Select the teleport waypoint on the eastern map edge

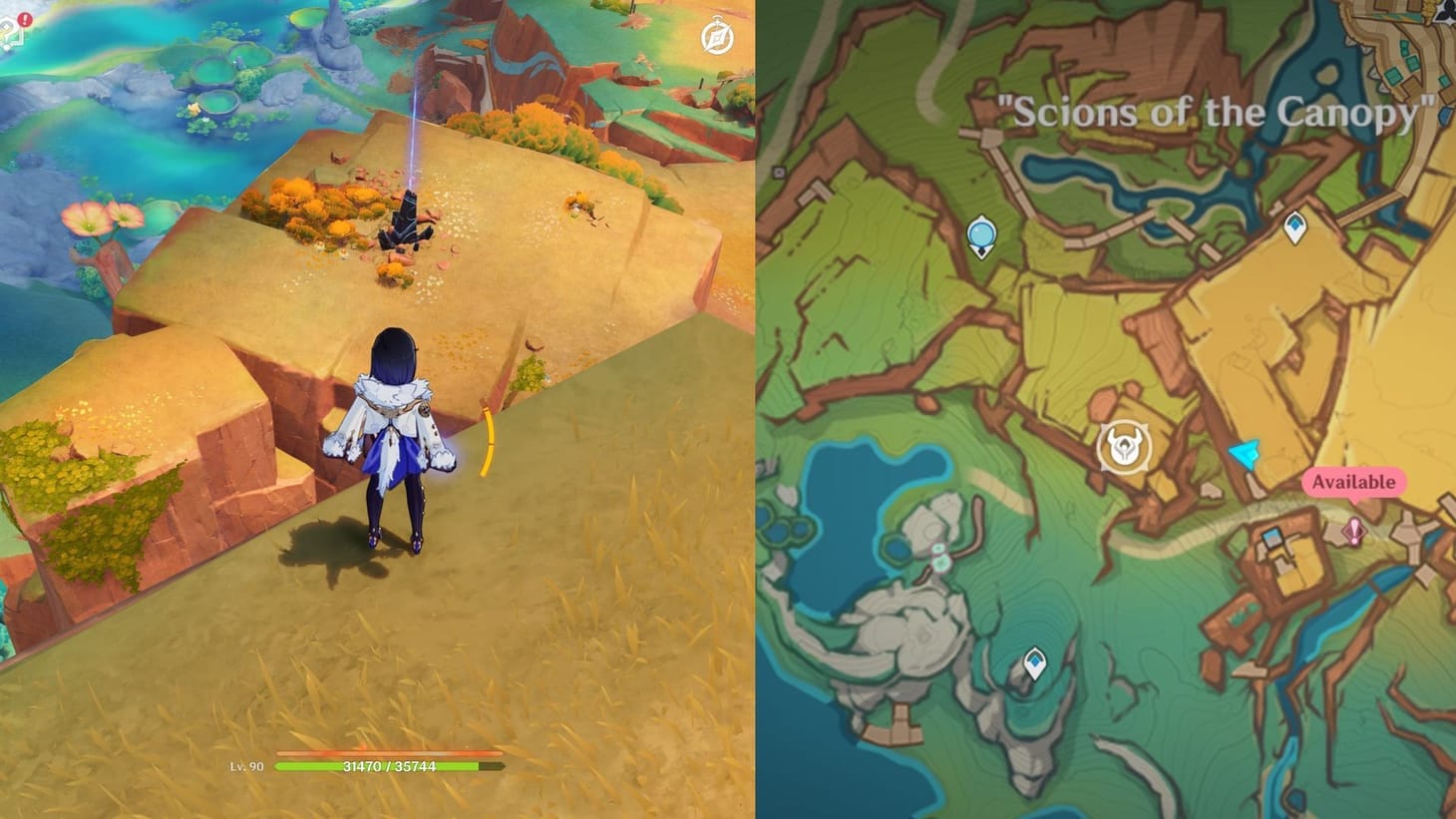pyautogui.click(x=1296, y=228)
